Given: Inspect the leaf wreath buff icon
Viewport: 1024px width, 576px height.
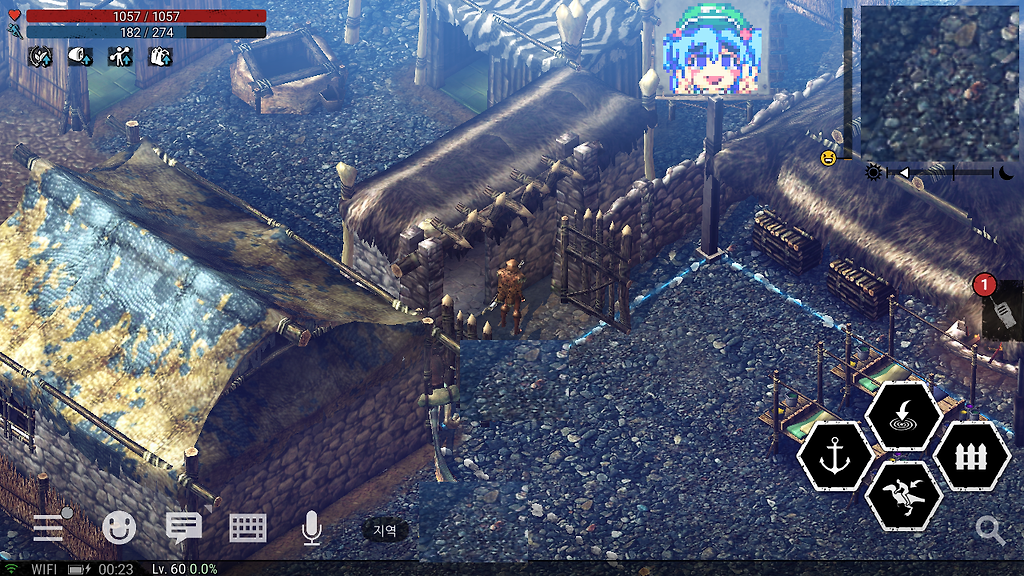Looking at the screenshot, I should (x=41, y=56).
